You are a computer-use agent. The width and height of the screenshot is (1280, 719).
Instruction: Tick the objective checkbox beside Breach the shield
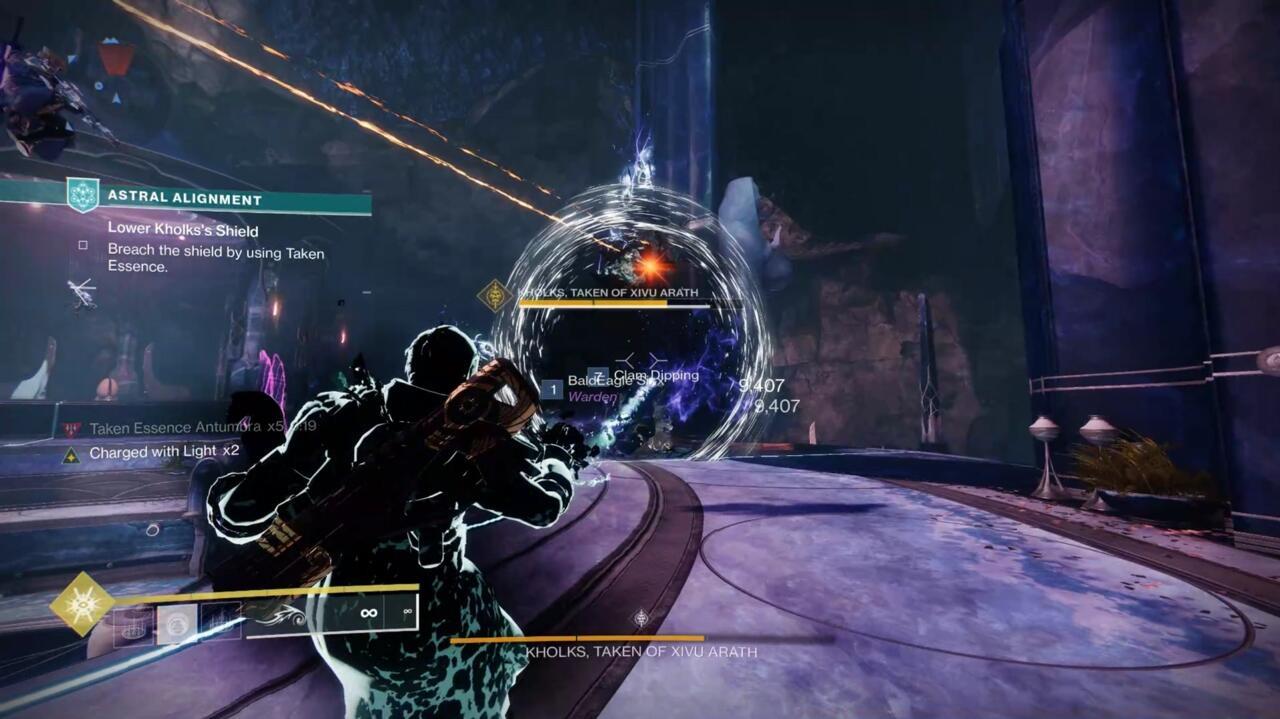click(83, 245)
